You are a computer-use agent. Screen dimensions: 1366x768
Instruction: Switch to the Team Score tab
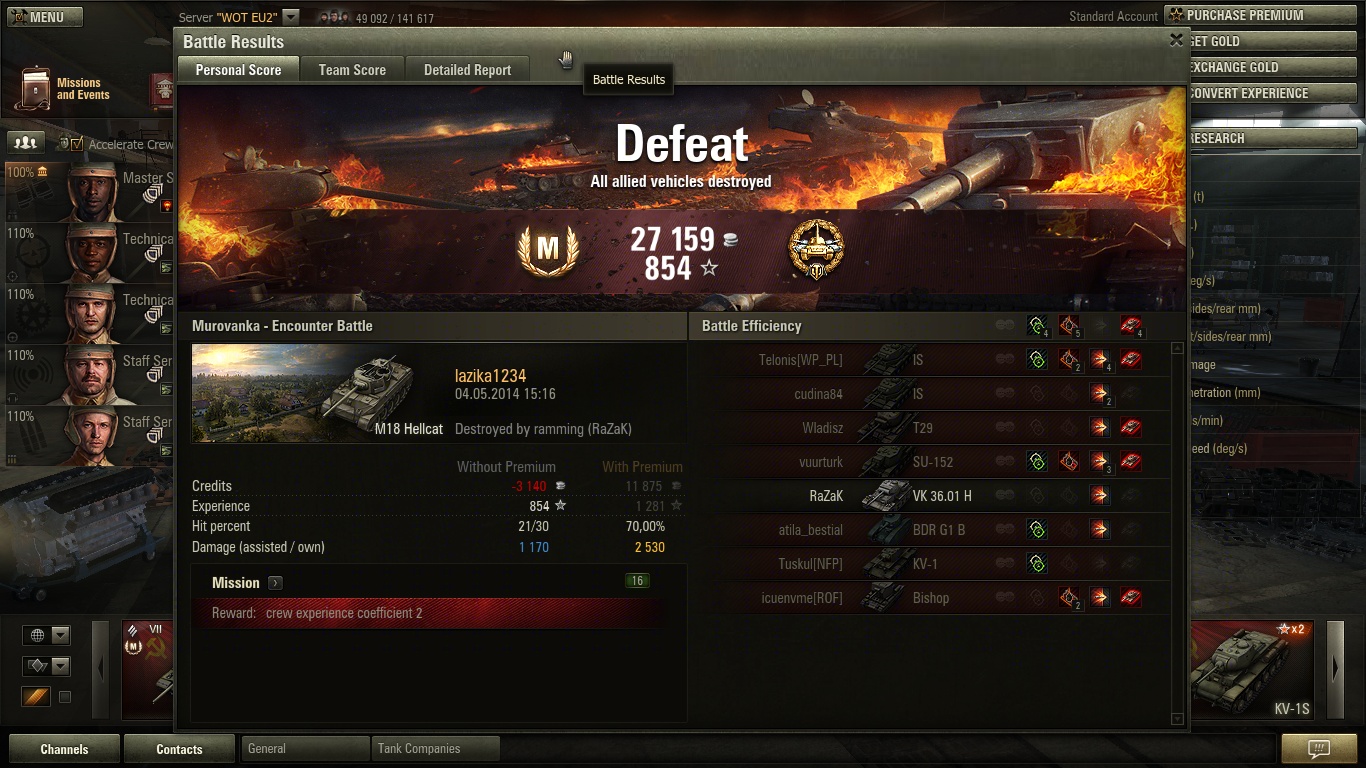(x=352, y=70)
